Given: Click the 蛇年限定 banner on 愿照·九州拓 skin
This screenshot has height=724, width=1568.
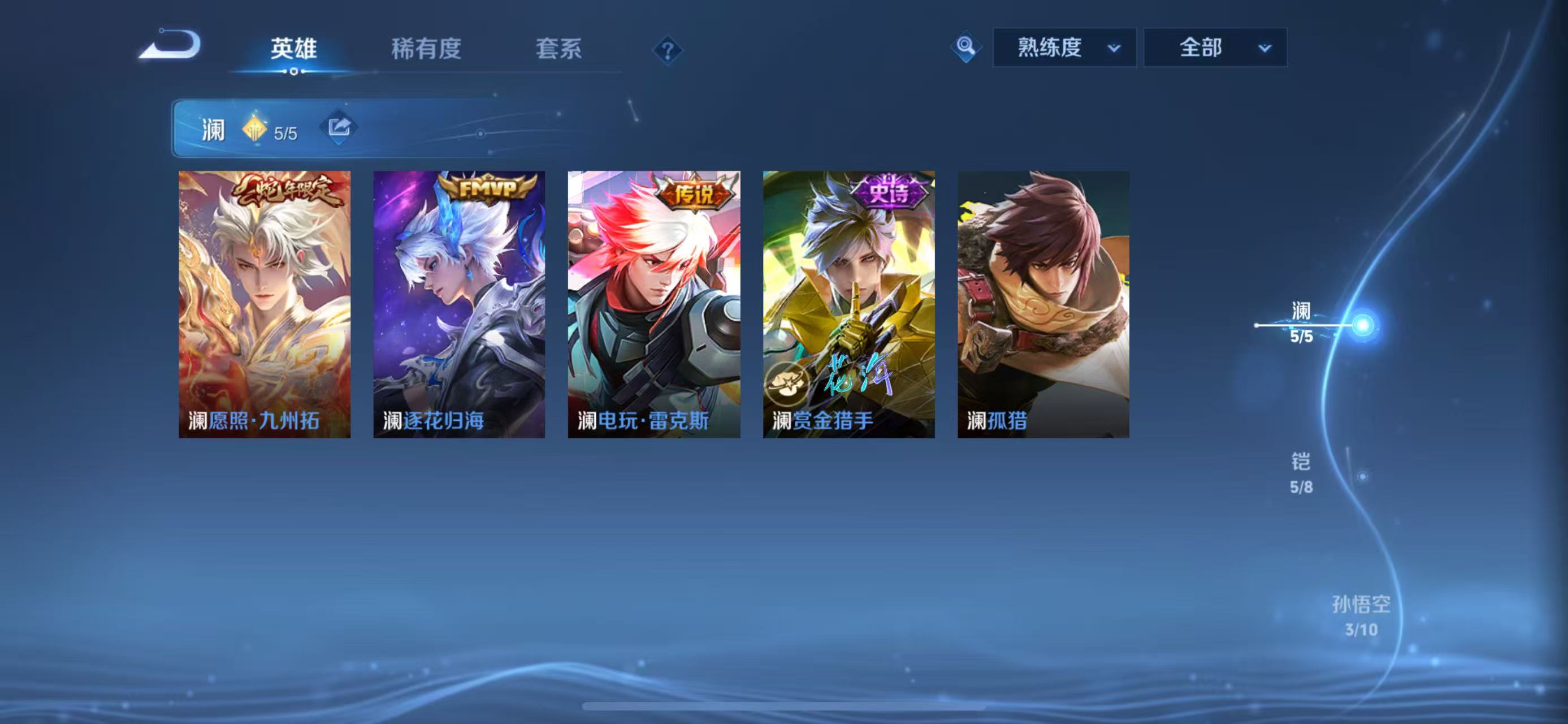Looking at the screenshot, I should (286, 192).
